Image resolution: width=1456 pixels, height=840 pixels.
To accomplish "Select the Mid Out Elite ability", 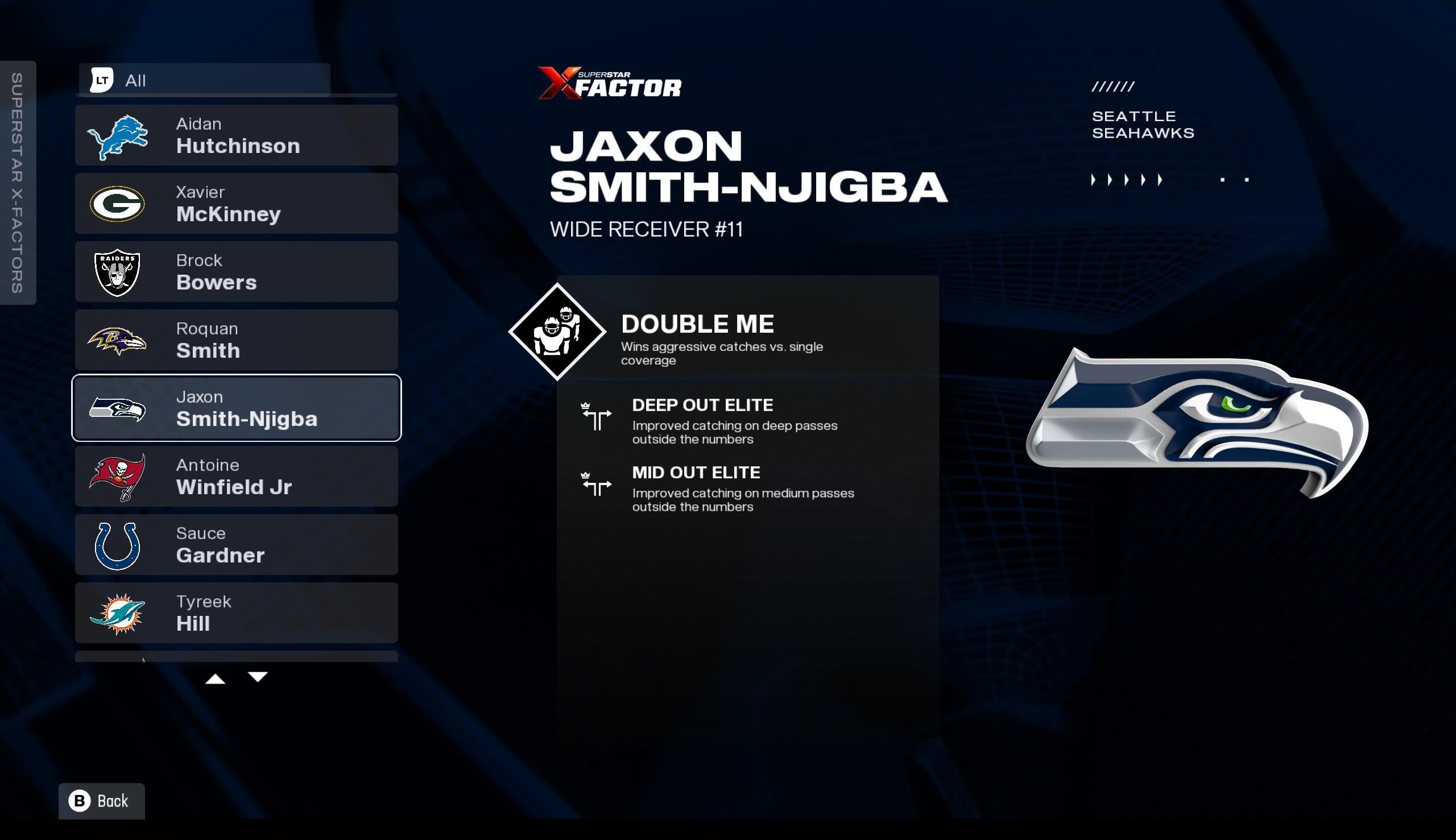I will (696, 488).
